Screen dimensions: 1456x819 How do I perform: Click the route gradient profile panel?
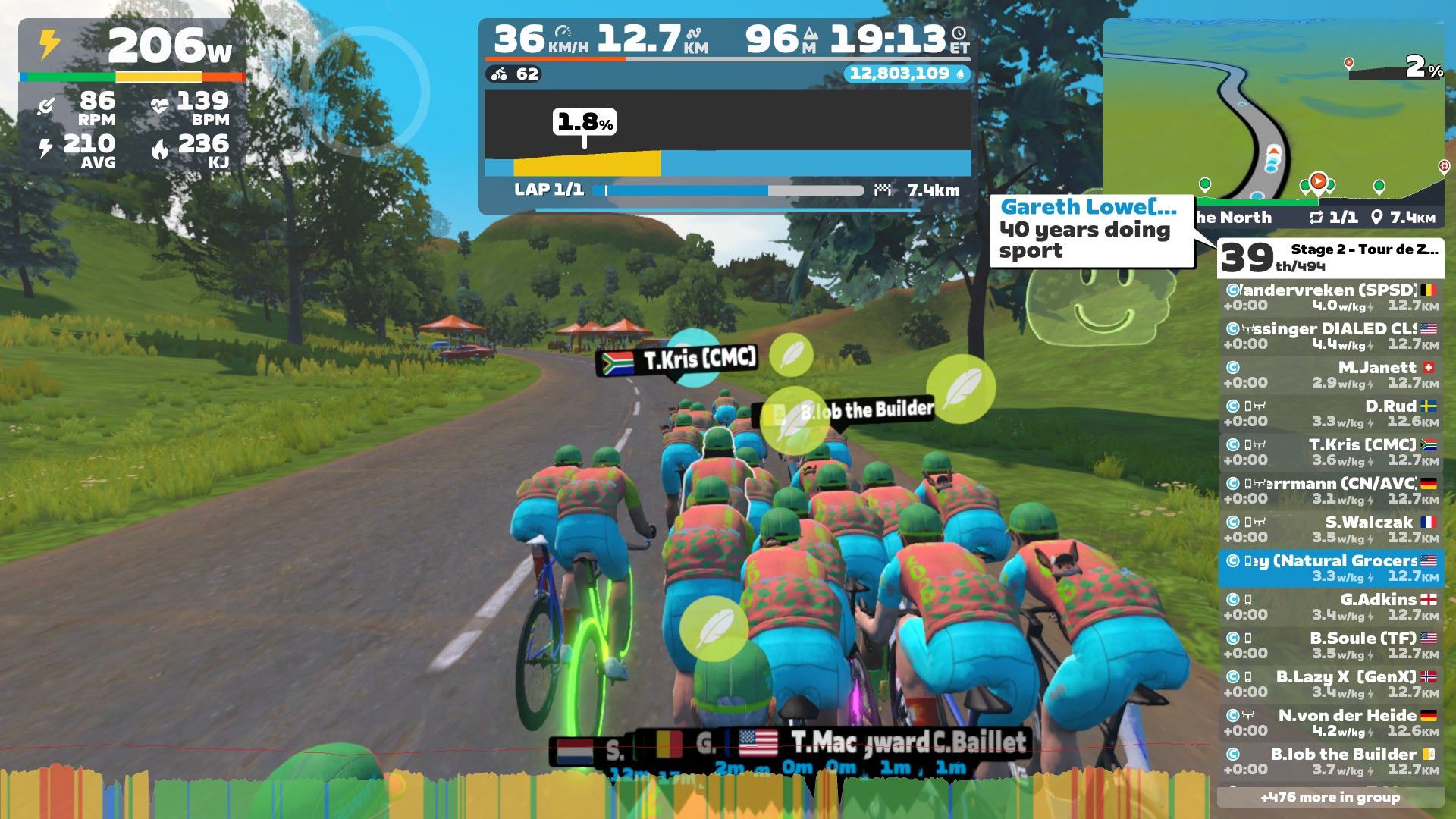[727, 133]
